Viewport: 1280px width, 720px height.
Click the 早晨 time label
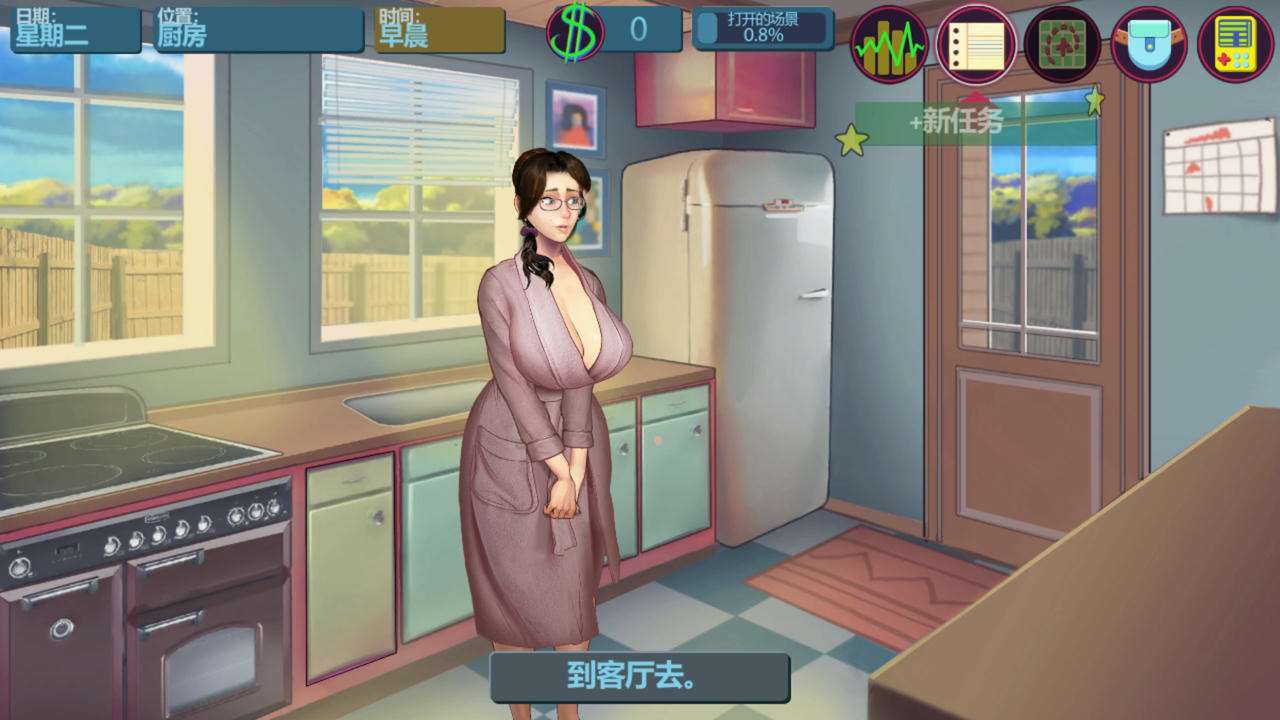405,33
